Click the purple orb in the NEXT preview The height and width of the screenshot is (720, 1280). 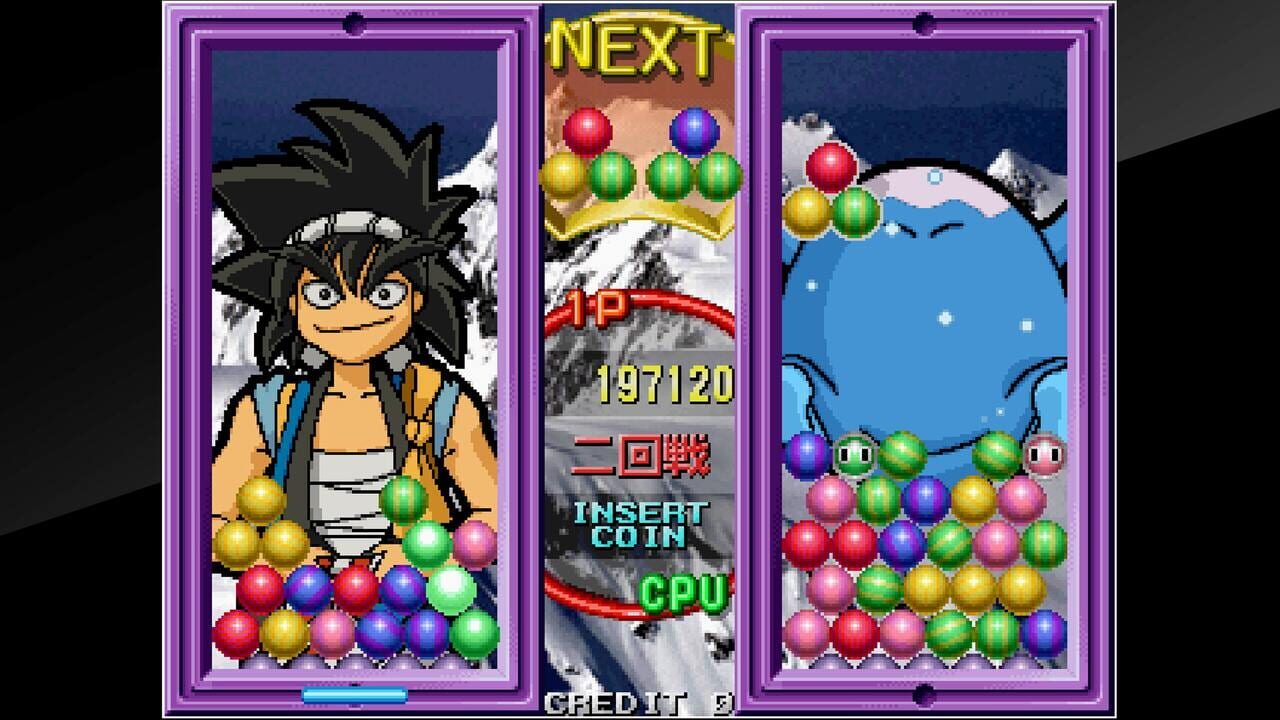(694, 128)
